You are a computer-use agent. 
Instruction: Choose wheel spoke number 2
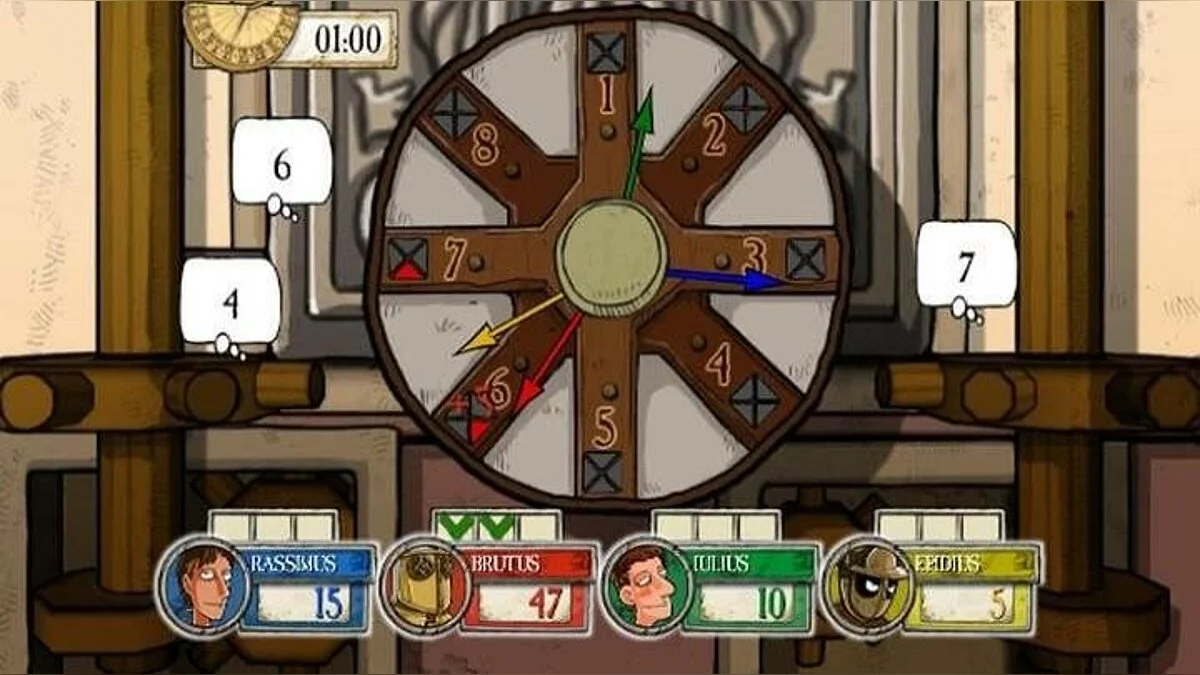(713, 136)
